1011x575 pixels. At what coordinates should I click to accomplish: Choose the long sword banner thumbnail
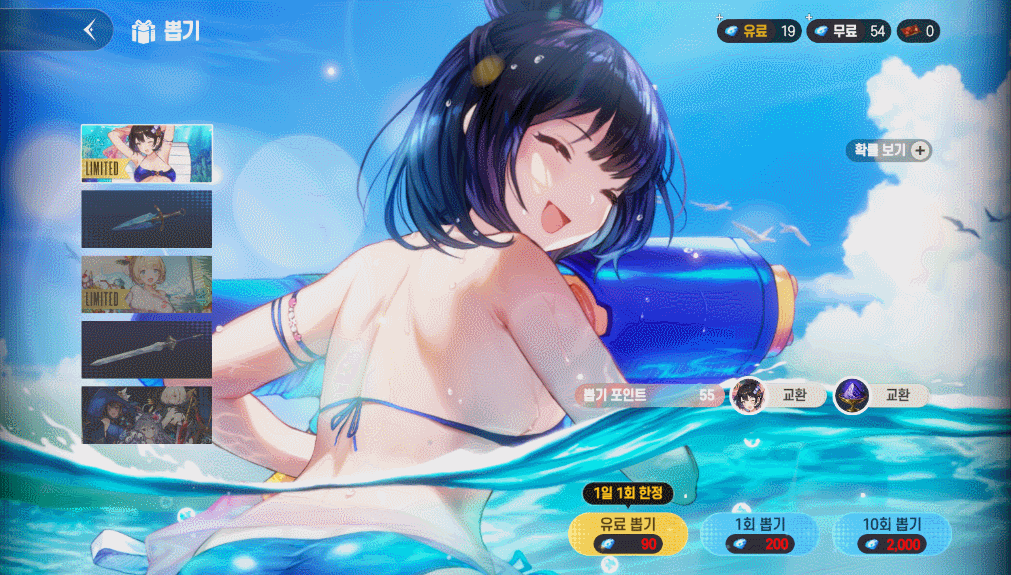tap(146, 349)
